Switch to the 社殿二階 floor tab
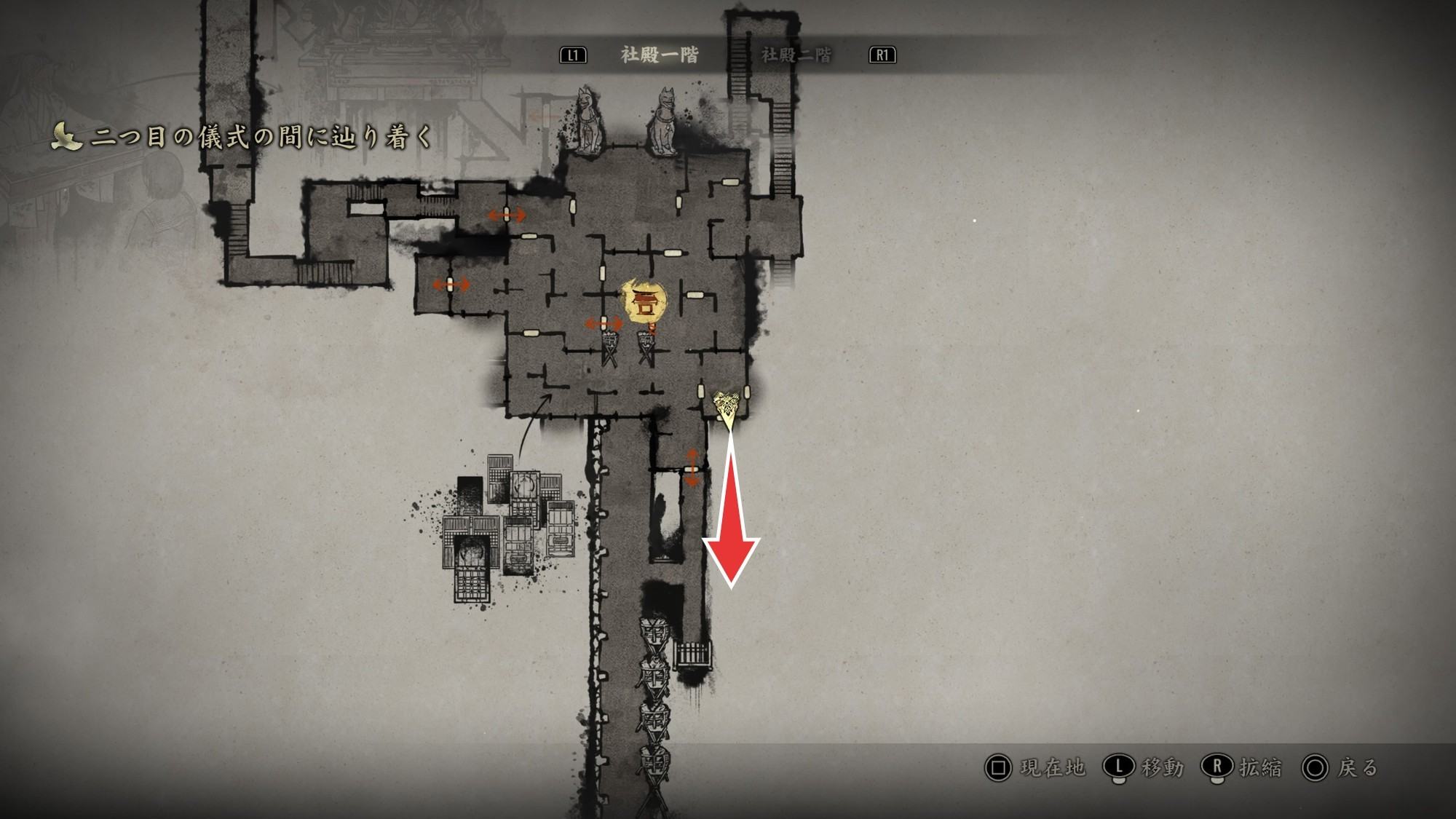The height and width of the screenshot is (819, 1456). click(x=796, y=55)
